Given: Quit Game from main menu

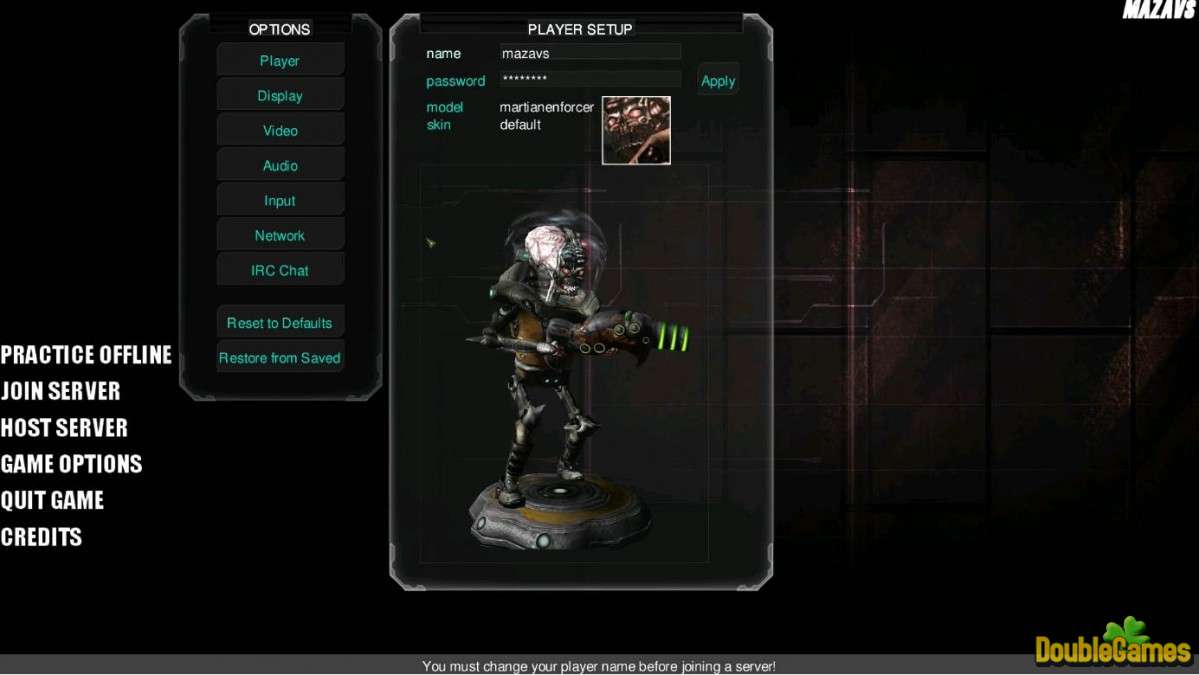Looking at the screenshot, I should click(x=52, y=501).
